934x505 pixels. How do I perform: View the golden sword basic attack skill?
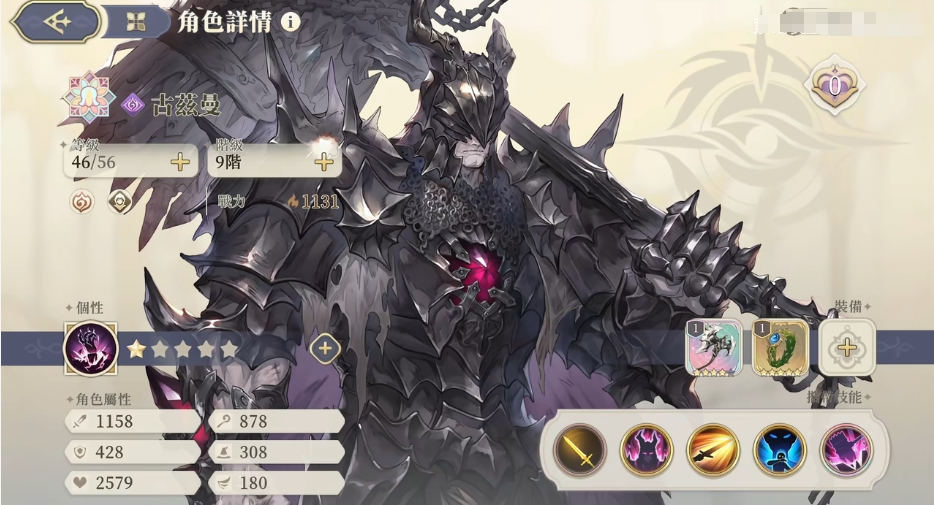pos(580,448)
